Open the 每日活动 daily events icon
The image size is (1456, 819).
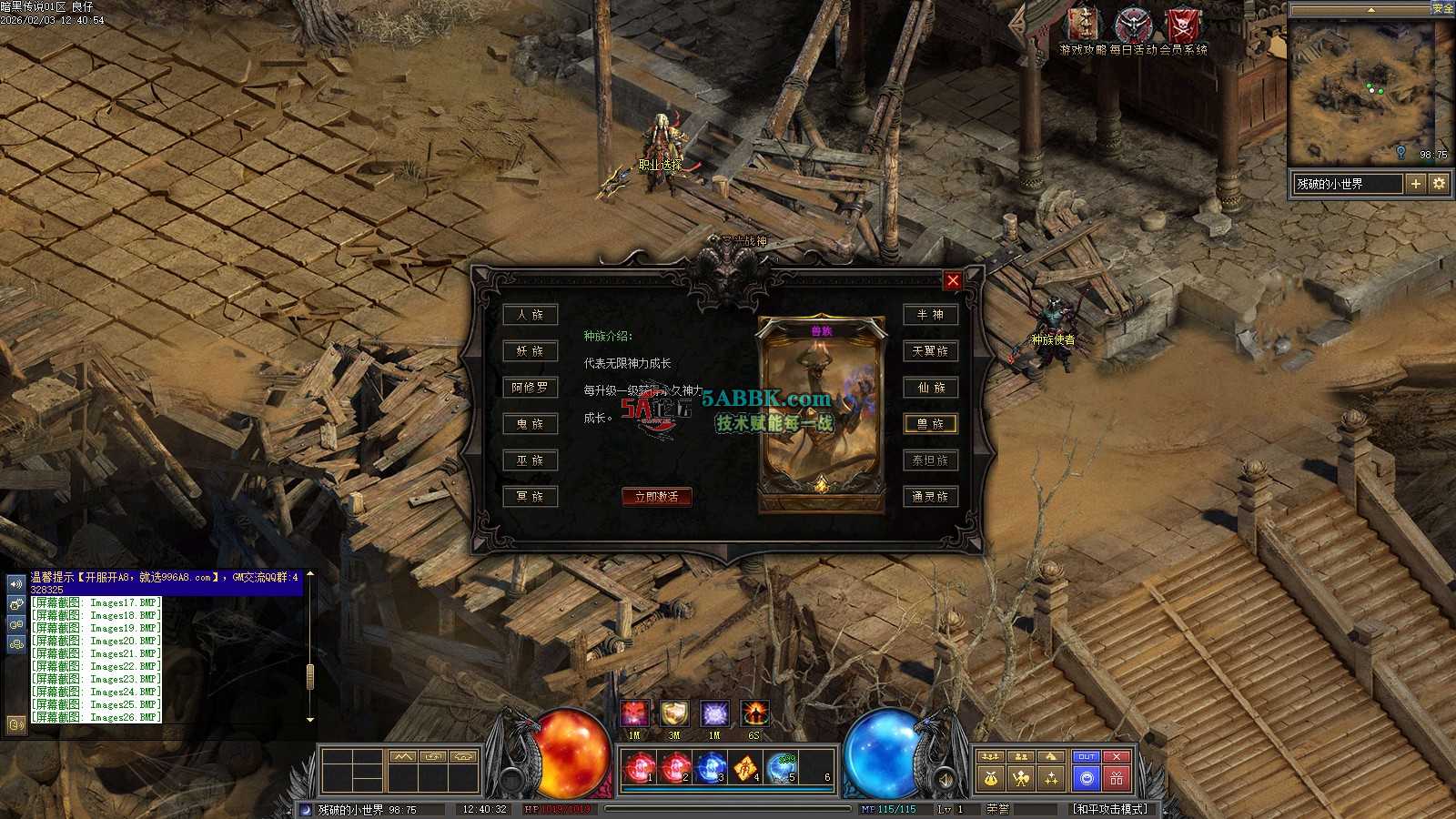coord(1133,25)
